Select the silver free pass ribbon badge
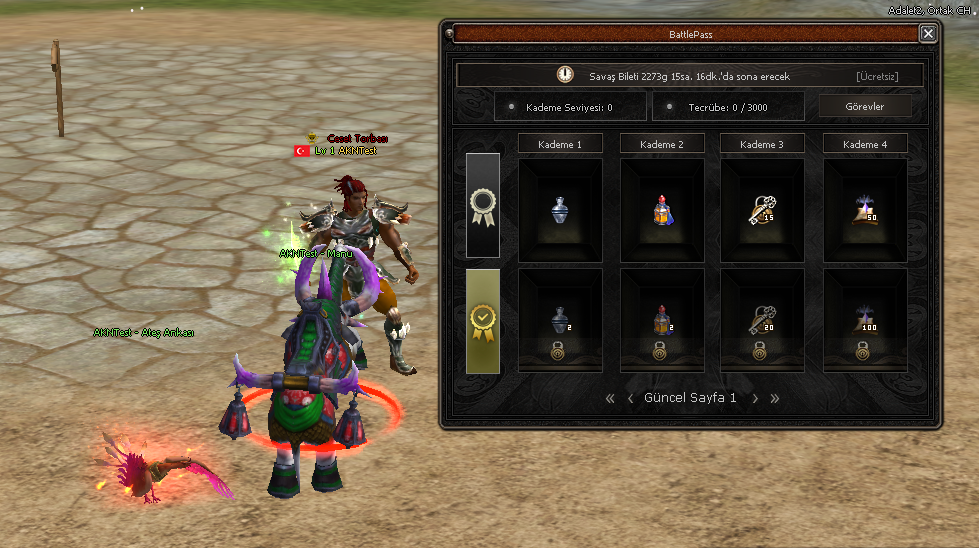 (x=483, y=205)
